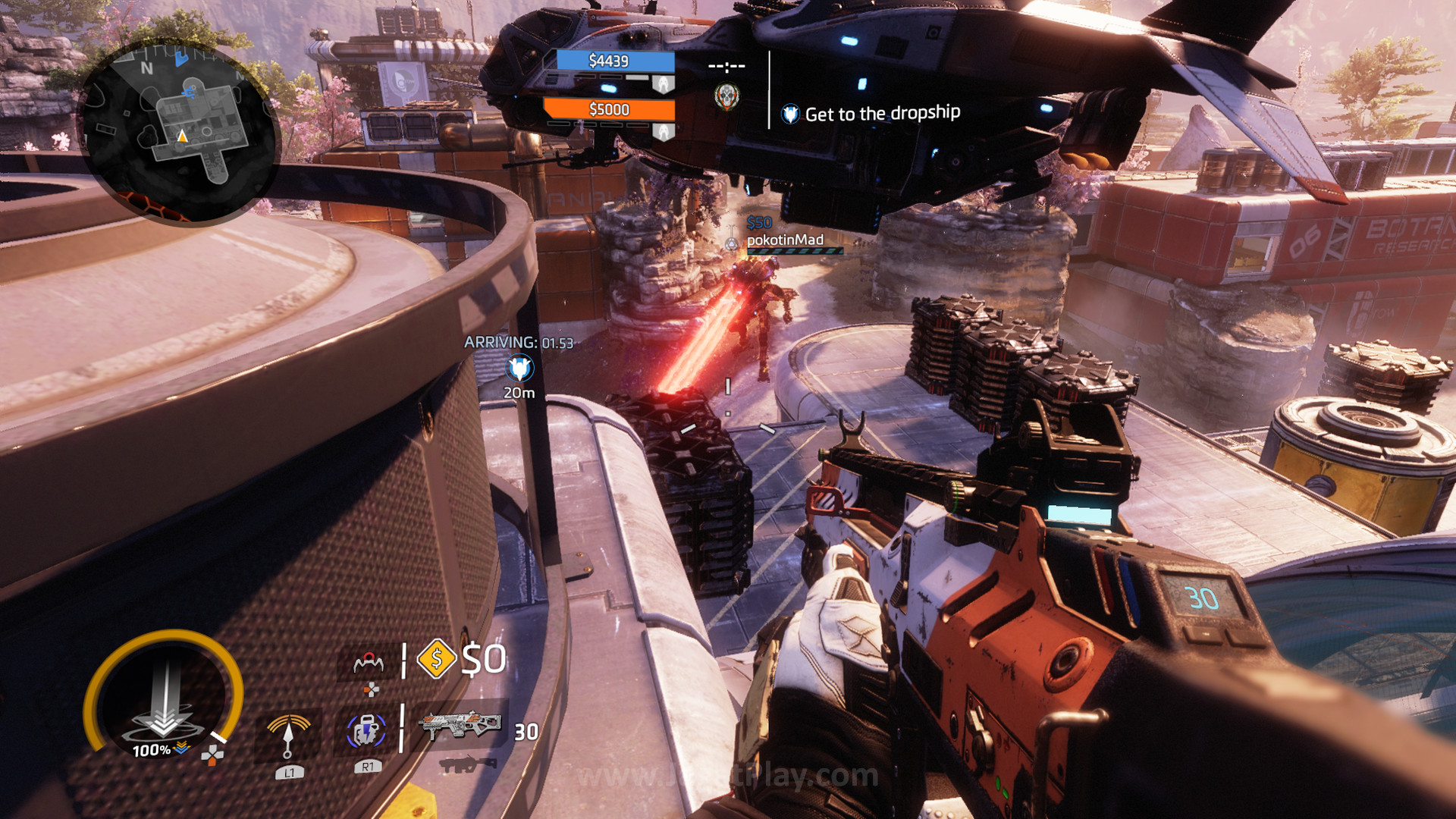Click the pokotinMad player nametag

(x=785, y=240)
